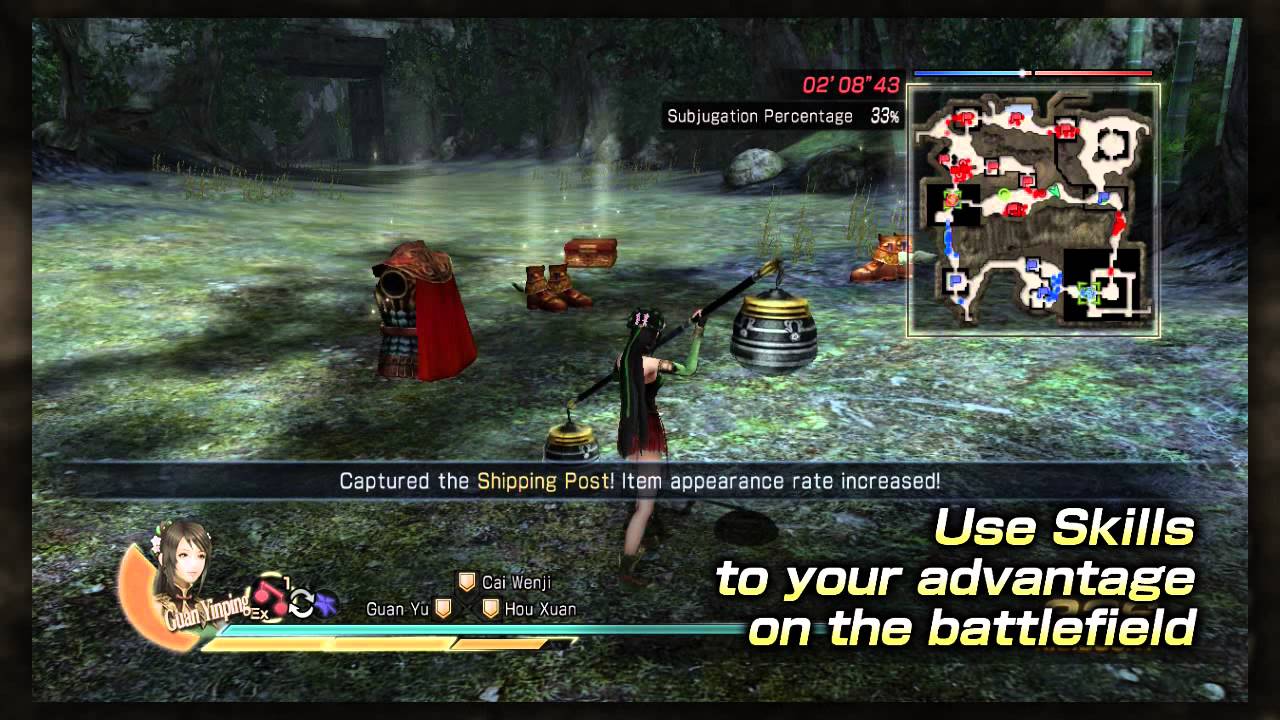The width and height of the screenshot is (1280, 720).
Task: Expand the minimap panel
Action: (x=1030, y=210)
